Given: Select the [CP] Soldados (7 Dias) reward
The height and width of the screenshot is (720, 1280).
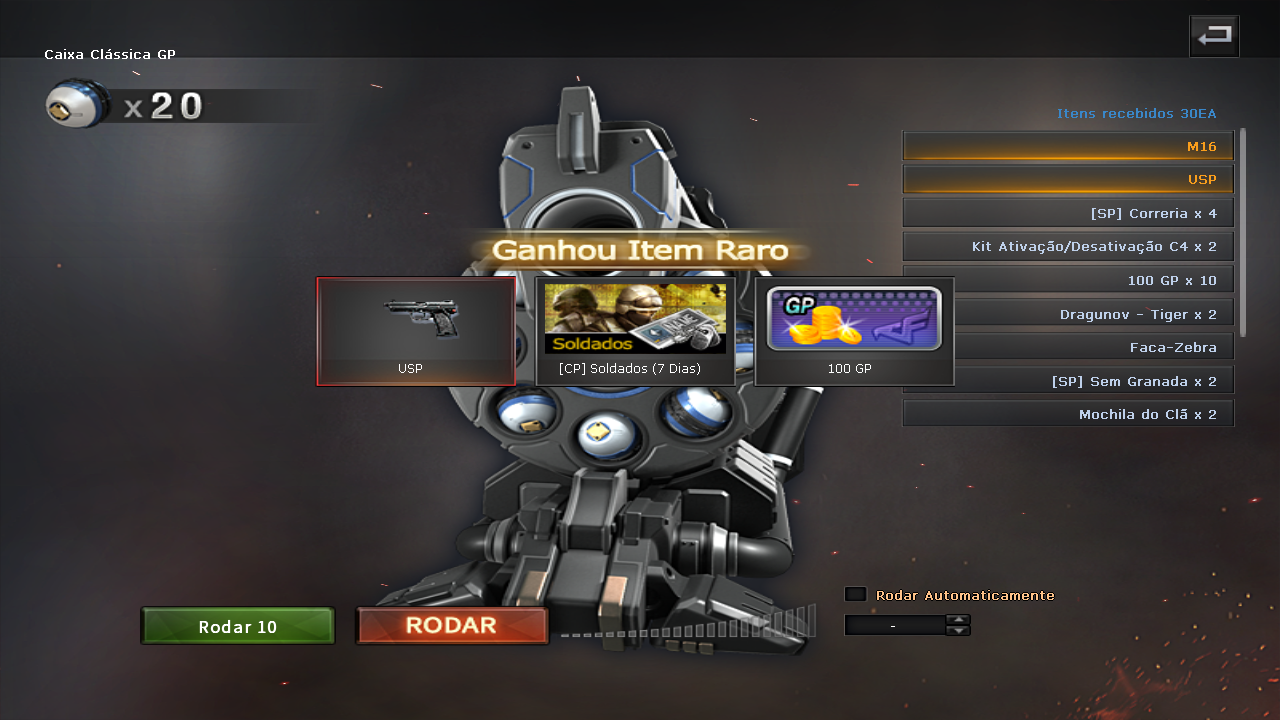Looking at the screenshot, I should click(635, 331).
